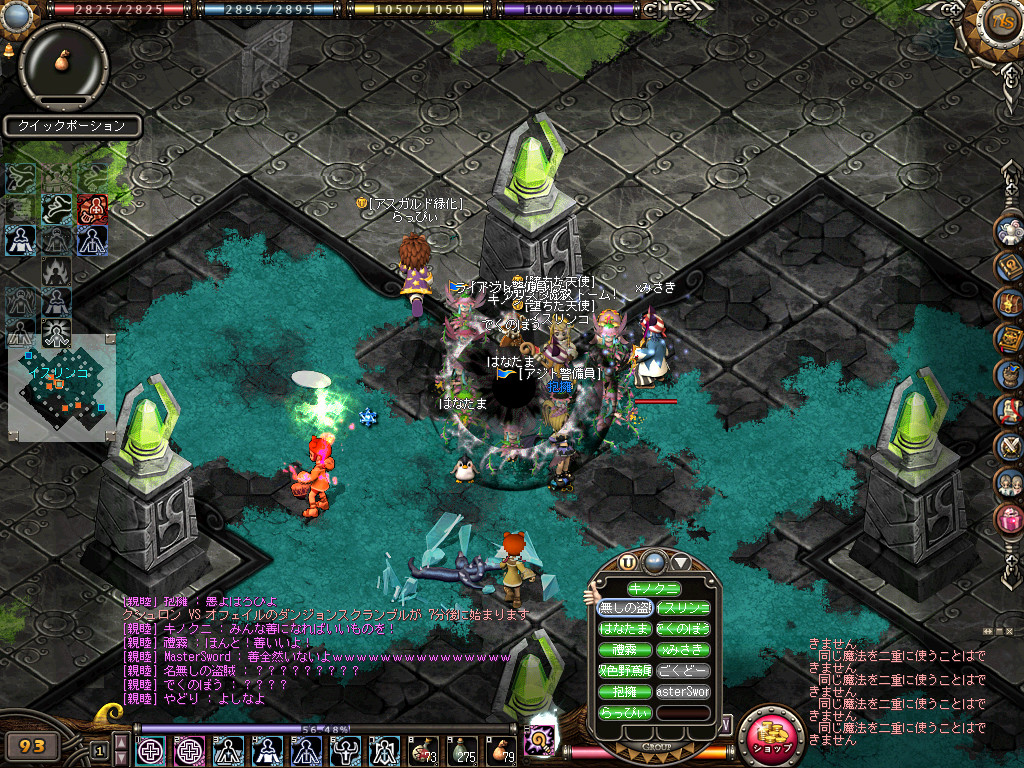Select party member 抱擁 in group list

[x=625, y=692]
